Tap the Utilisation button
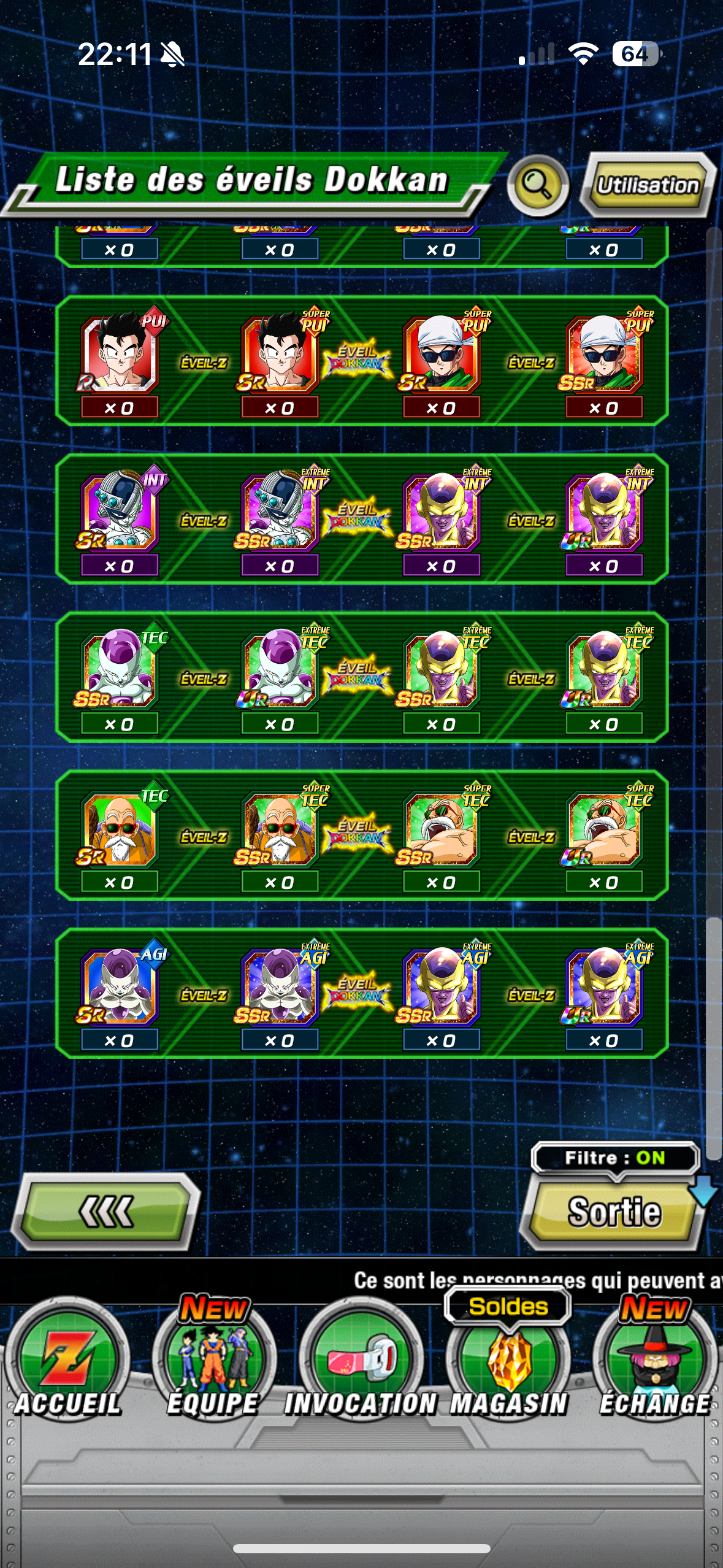Screen dimensions: 723x1568 (x=648, y=185)
